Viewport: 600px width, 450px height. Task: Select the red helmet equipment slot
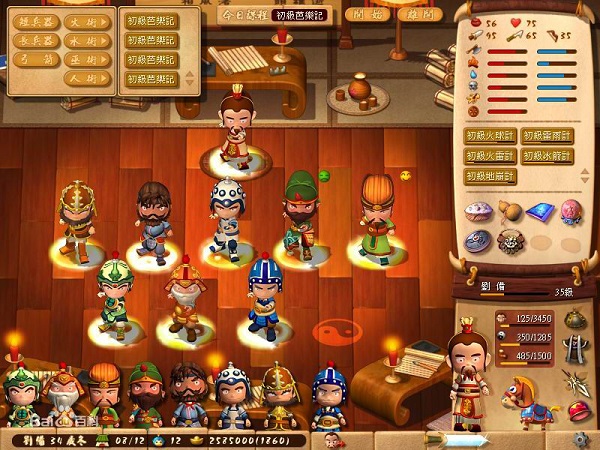coord(577,411)
